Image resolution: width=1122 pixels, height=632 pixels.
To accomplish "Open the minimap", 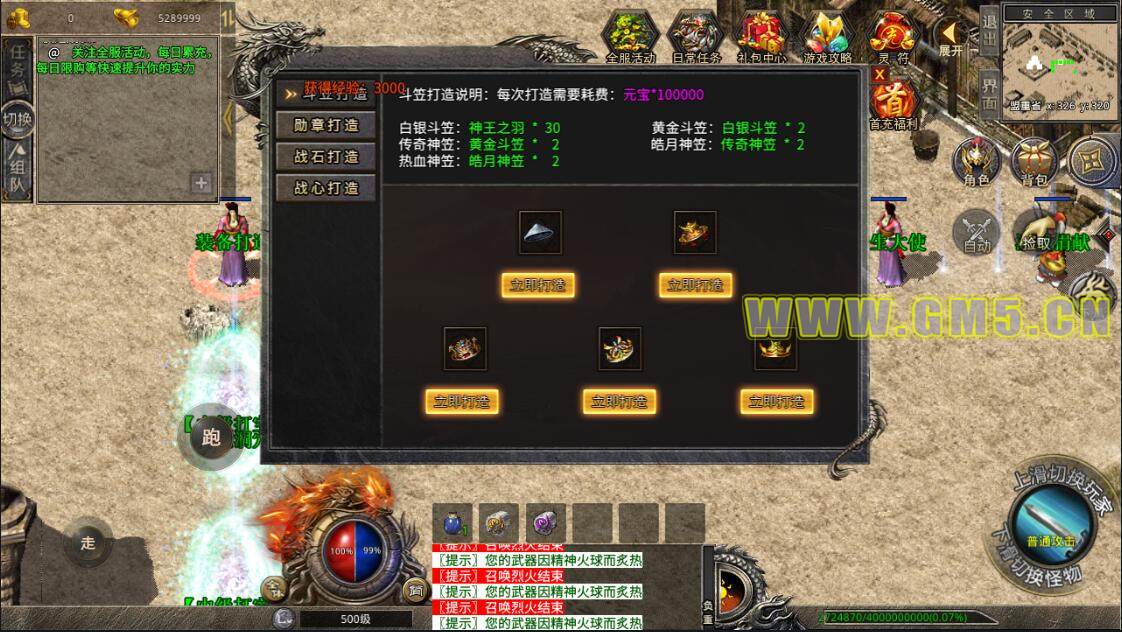I will [x=1060, y=60].
